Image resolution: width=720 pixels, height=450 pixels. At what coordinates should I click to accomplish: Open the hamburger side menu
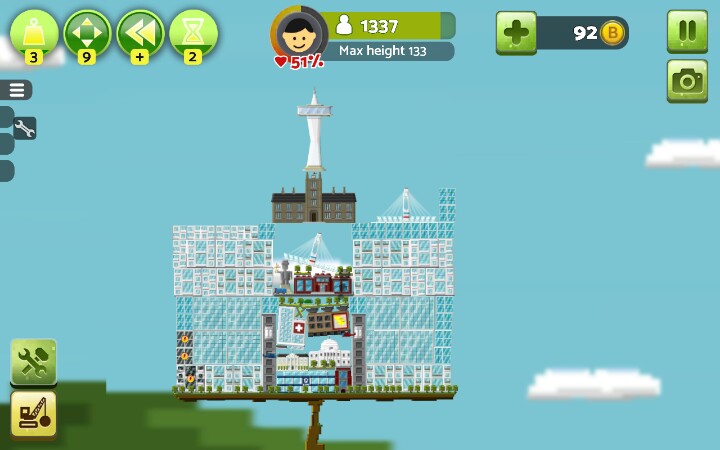[x=17, y=90]
